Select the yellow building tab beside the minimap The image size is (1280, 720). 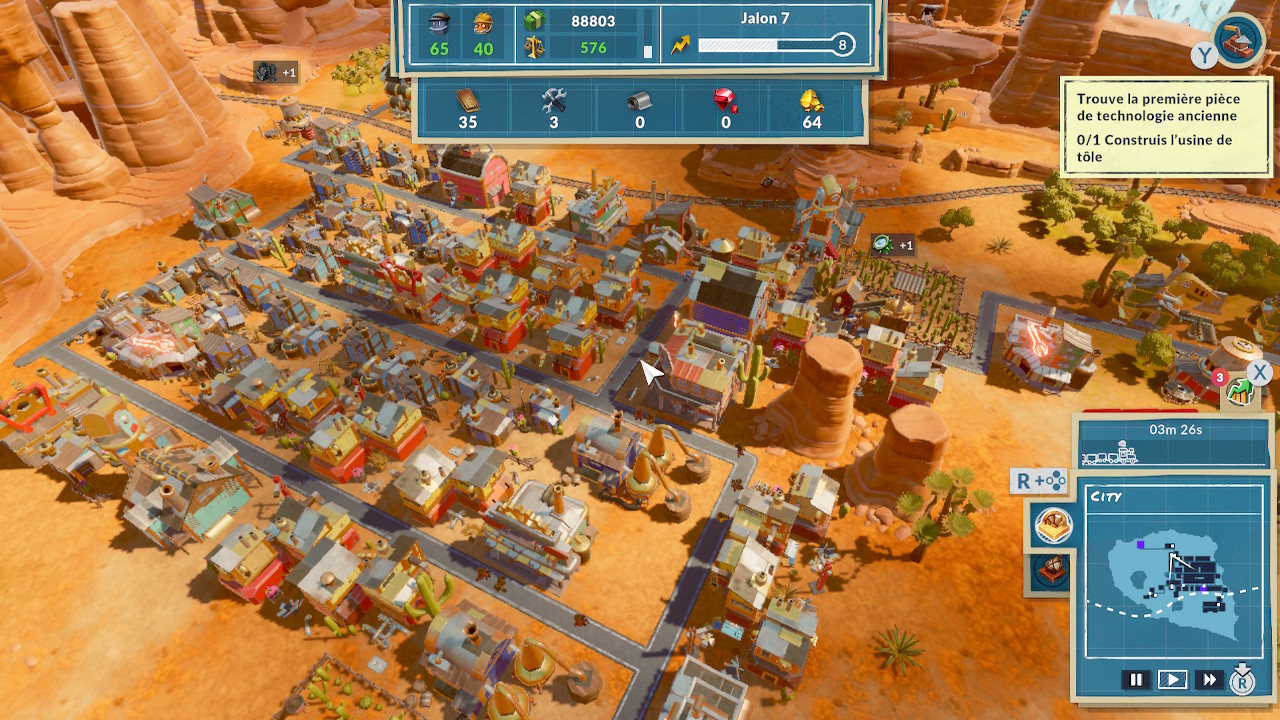point(1053,525)
